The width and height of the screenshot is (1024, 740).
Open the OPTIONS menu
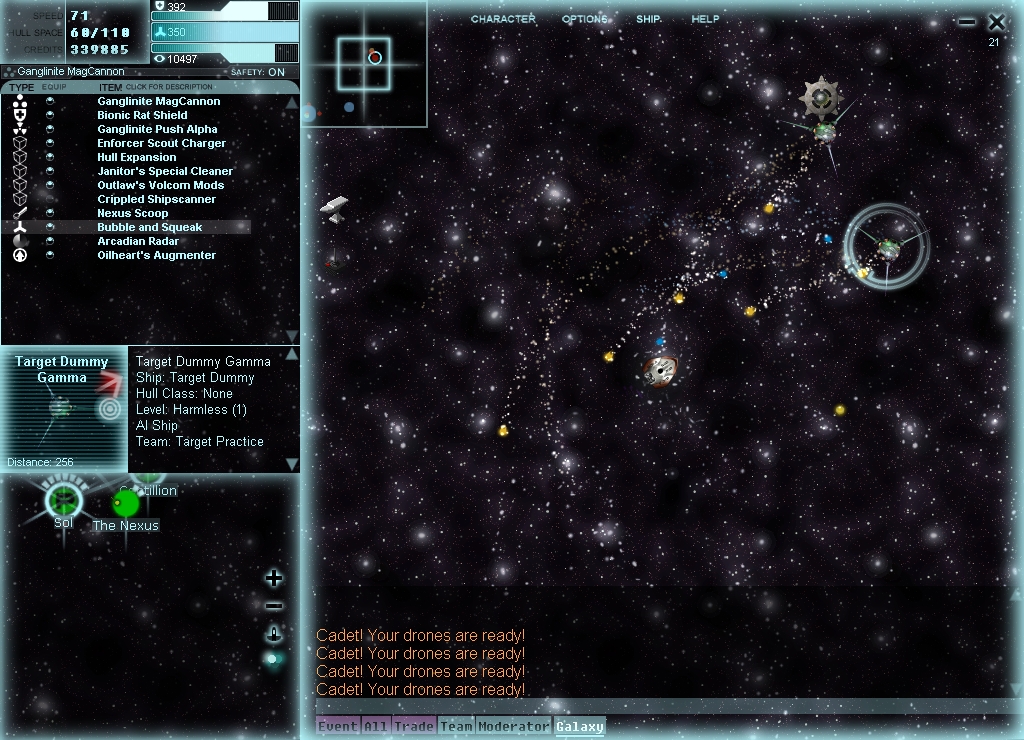(x=585, y=19)
